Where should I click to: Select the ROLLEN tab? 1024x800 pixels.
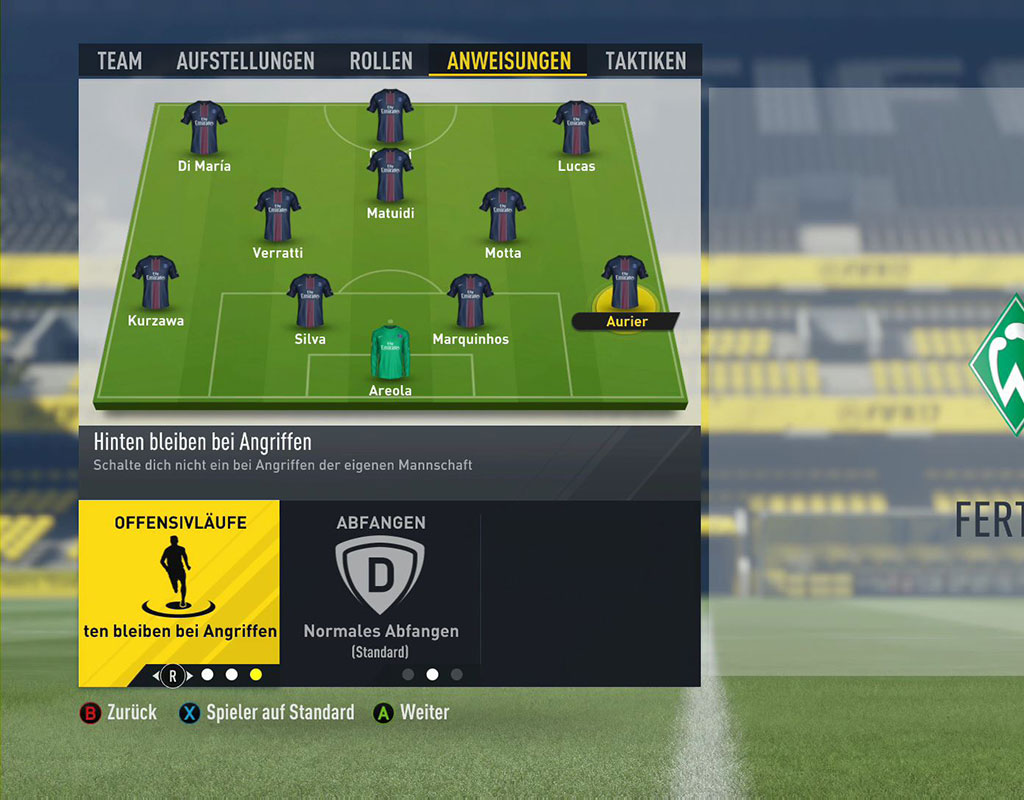[x=381, y=61]
